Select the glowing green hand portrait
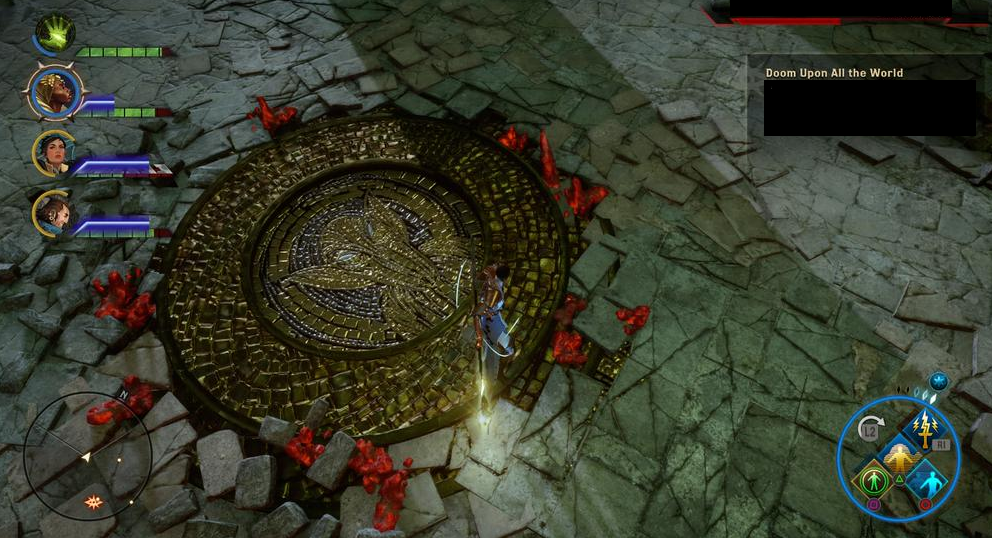Screen dimensions: 992x538 tap(54, 33)
